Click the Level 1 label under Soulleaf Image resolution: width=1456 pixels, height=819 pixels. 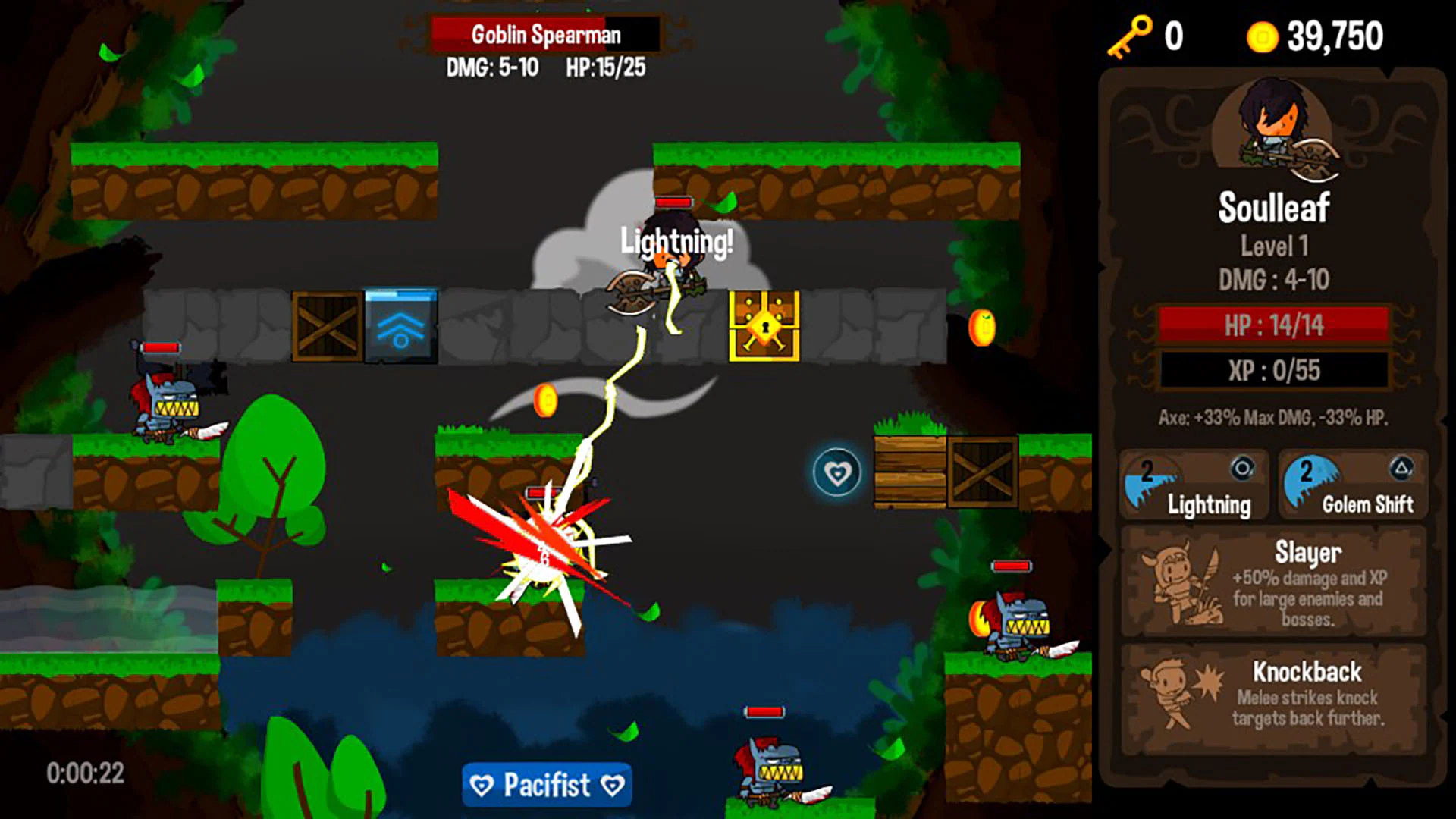click(1274, 245)
